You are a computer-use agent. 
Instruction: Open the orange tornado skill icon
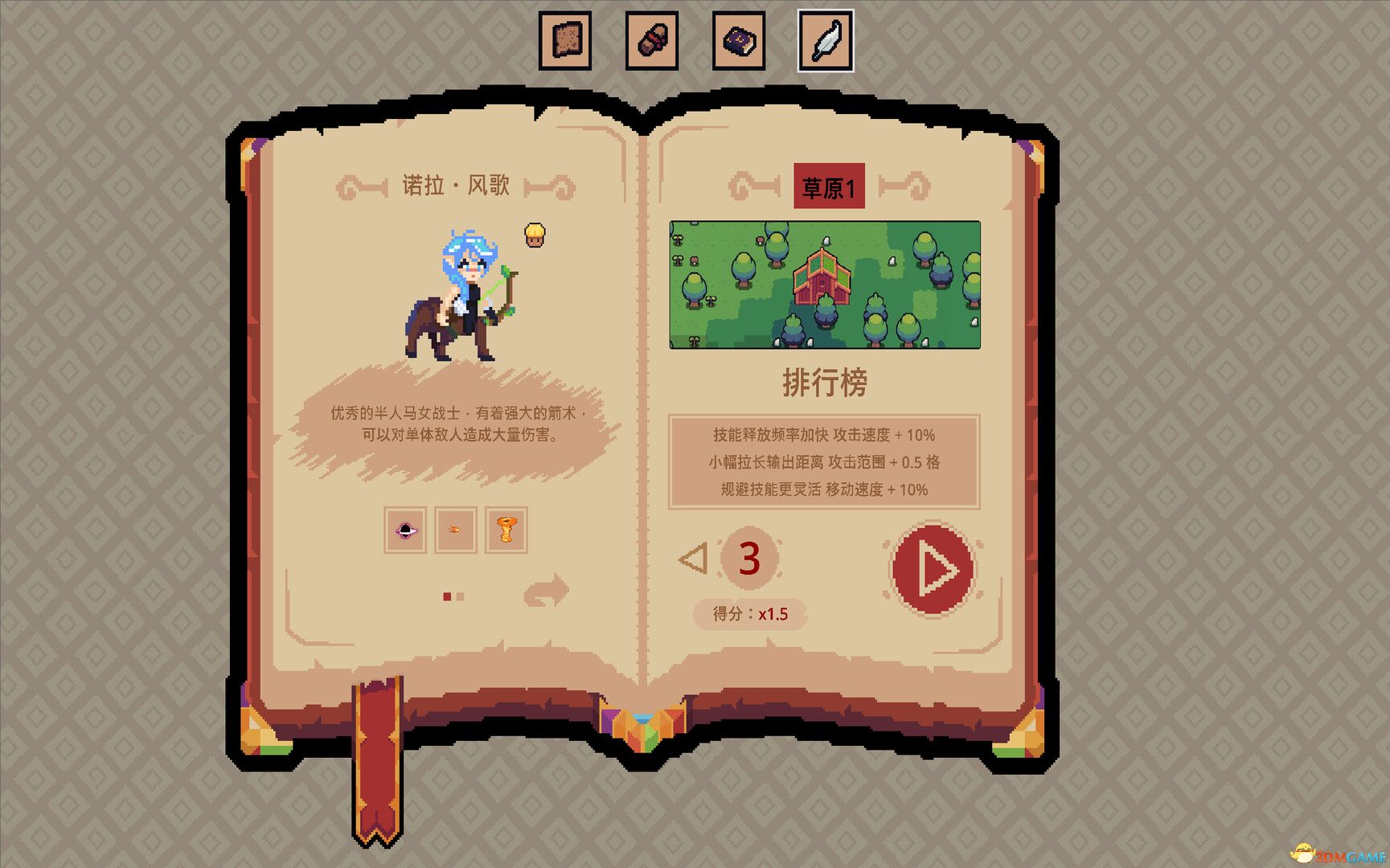506,530
